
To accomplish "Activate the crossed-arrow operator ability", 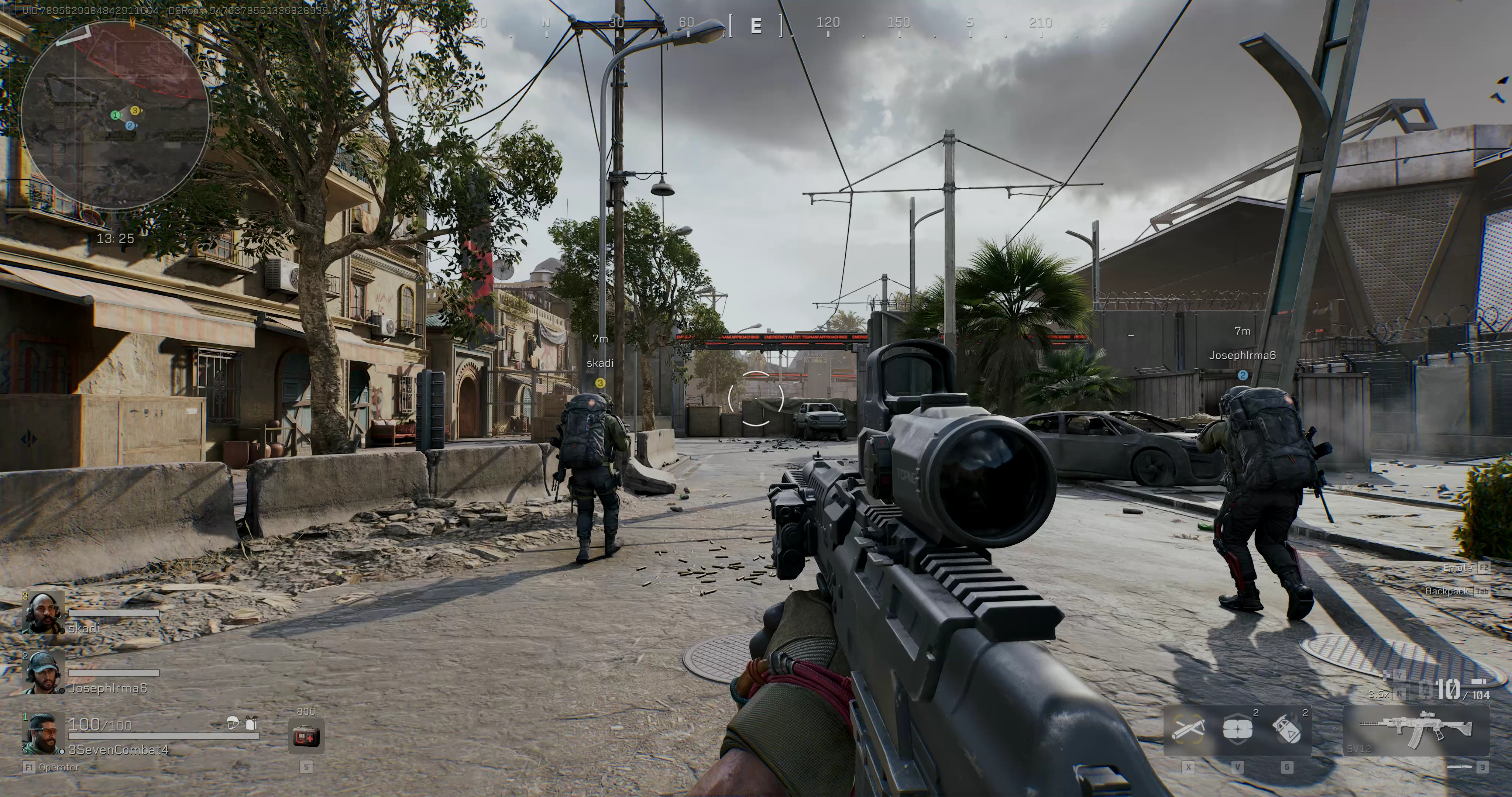I will click(1188, 731).
